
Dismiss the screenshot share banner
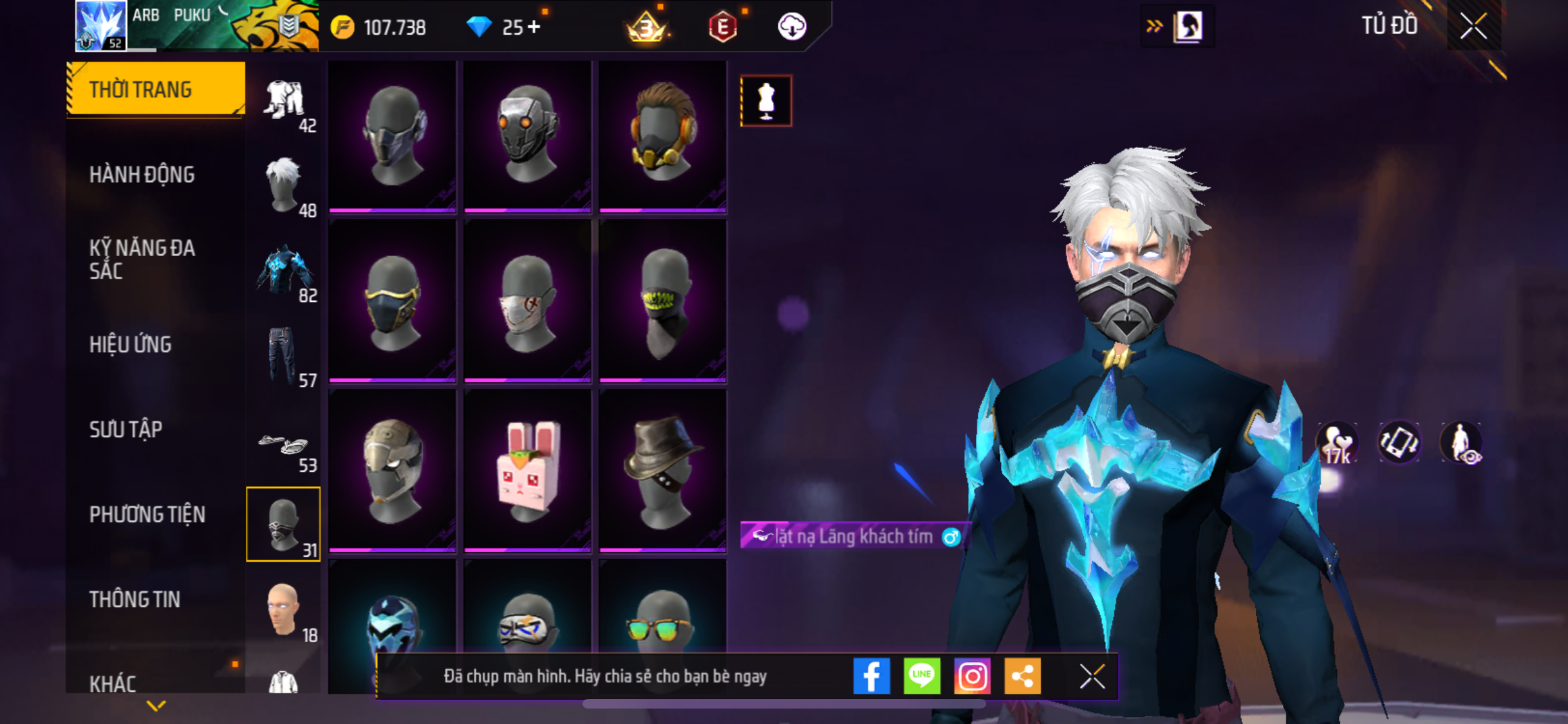pos(1092,676)
